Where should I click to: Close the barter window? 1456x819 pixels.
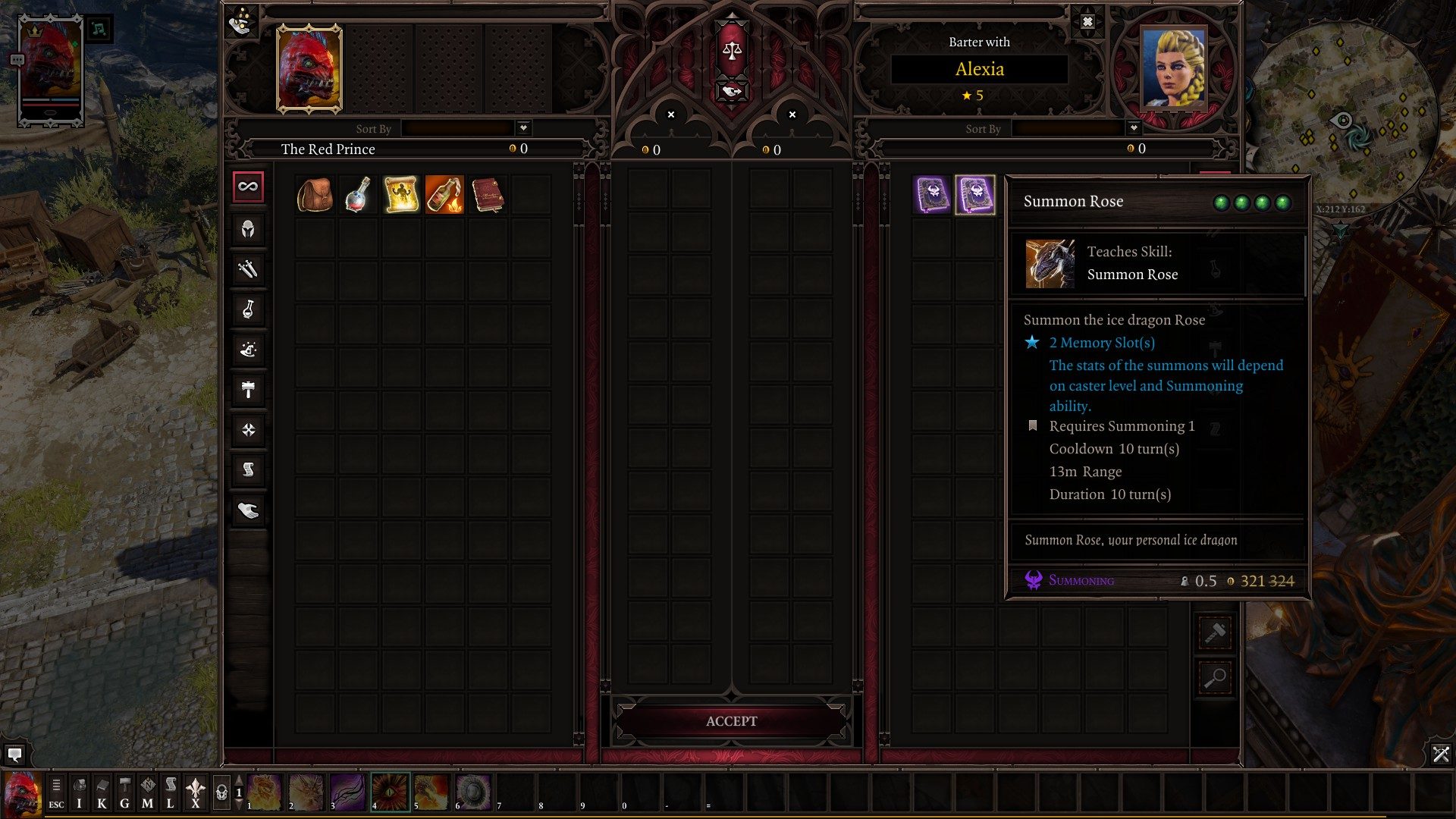[x=1087, y=22]
